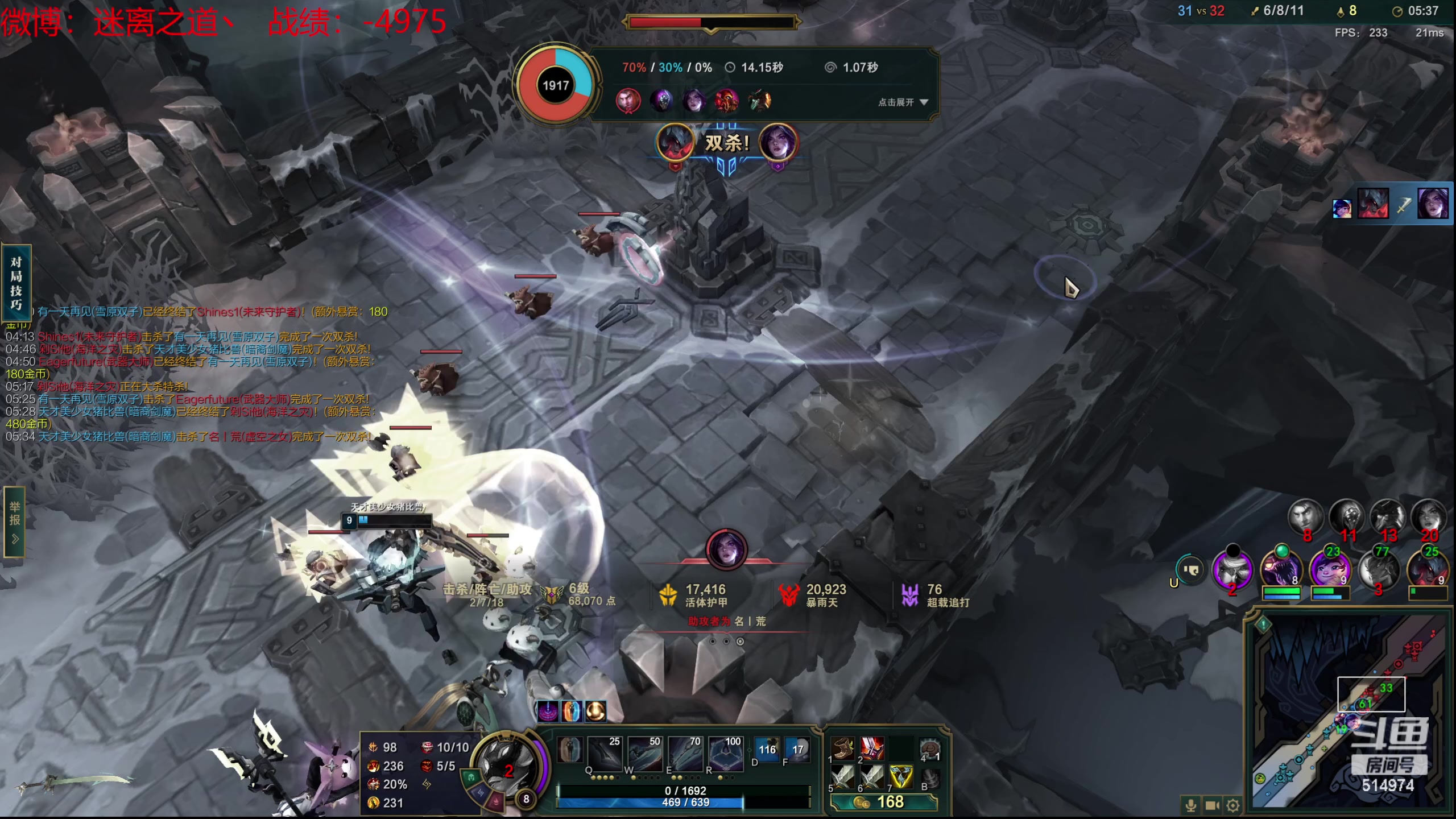Open the gear settings button near minimap
This screenshot has height=819, width=1456.
click(1233, 805)
